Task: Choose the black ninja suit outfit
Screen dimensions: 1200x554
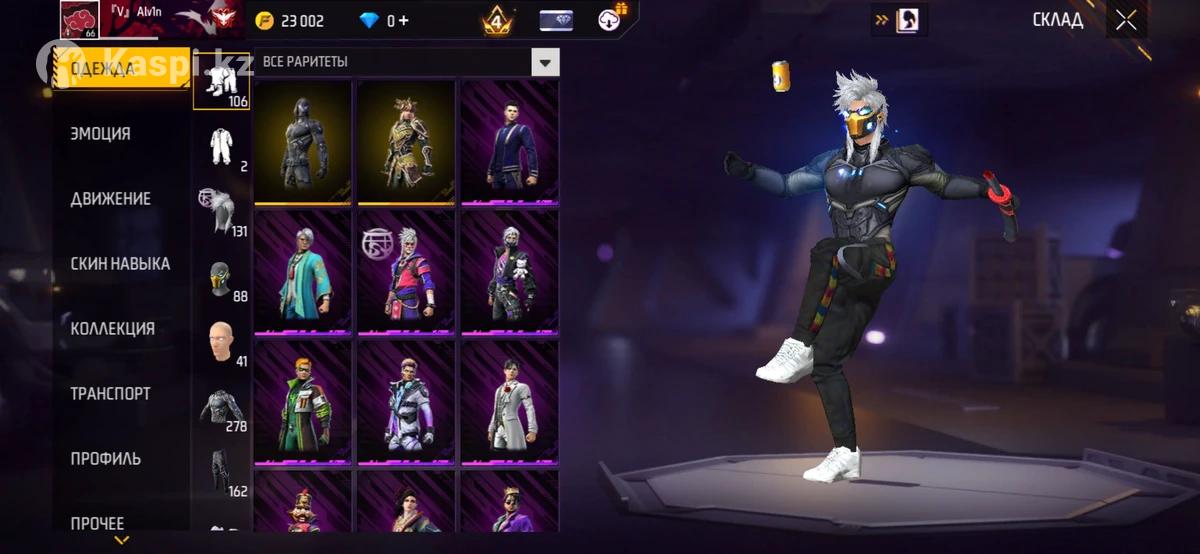Action: coord(303,140)
